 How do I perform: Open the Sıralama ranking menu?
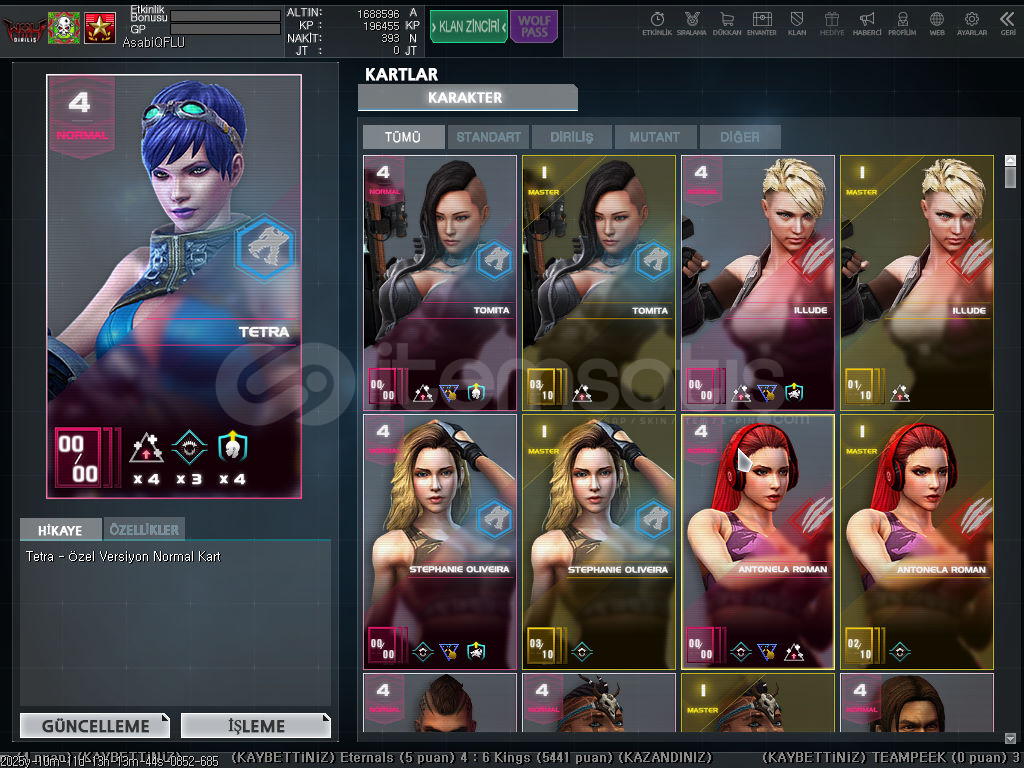click(x=692, y=23)
